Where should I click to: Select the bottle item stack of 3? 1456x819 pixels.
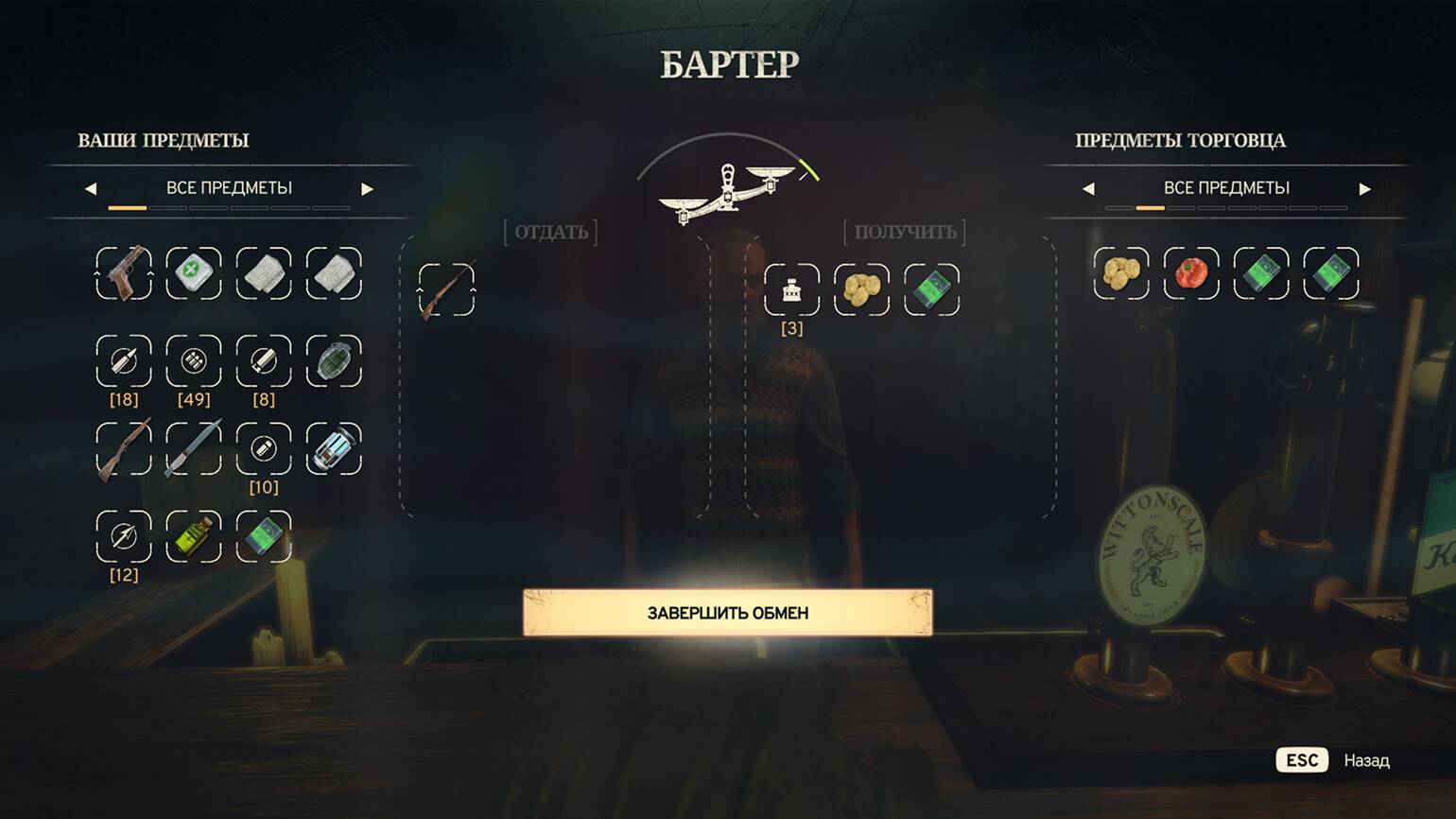click(x=791, y=289)
